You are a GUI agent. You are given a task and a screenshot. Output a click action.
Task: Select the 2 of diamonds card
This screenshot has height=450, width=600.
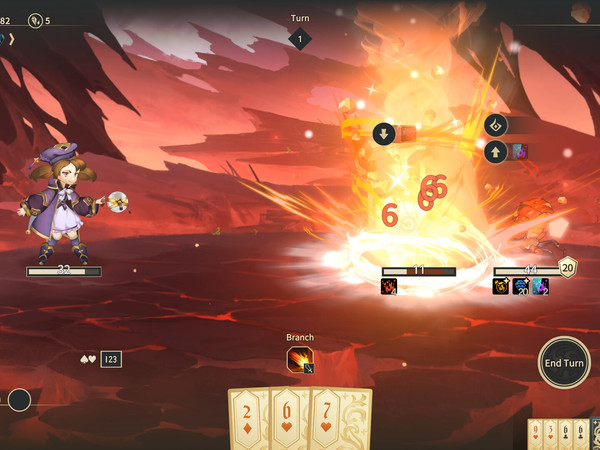248,420
